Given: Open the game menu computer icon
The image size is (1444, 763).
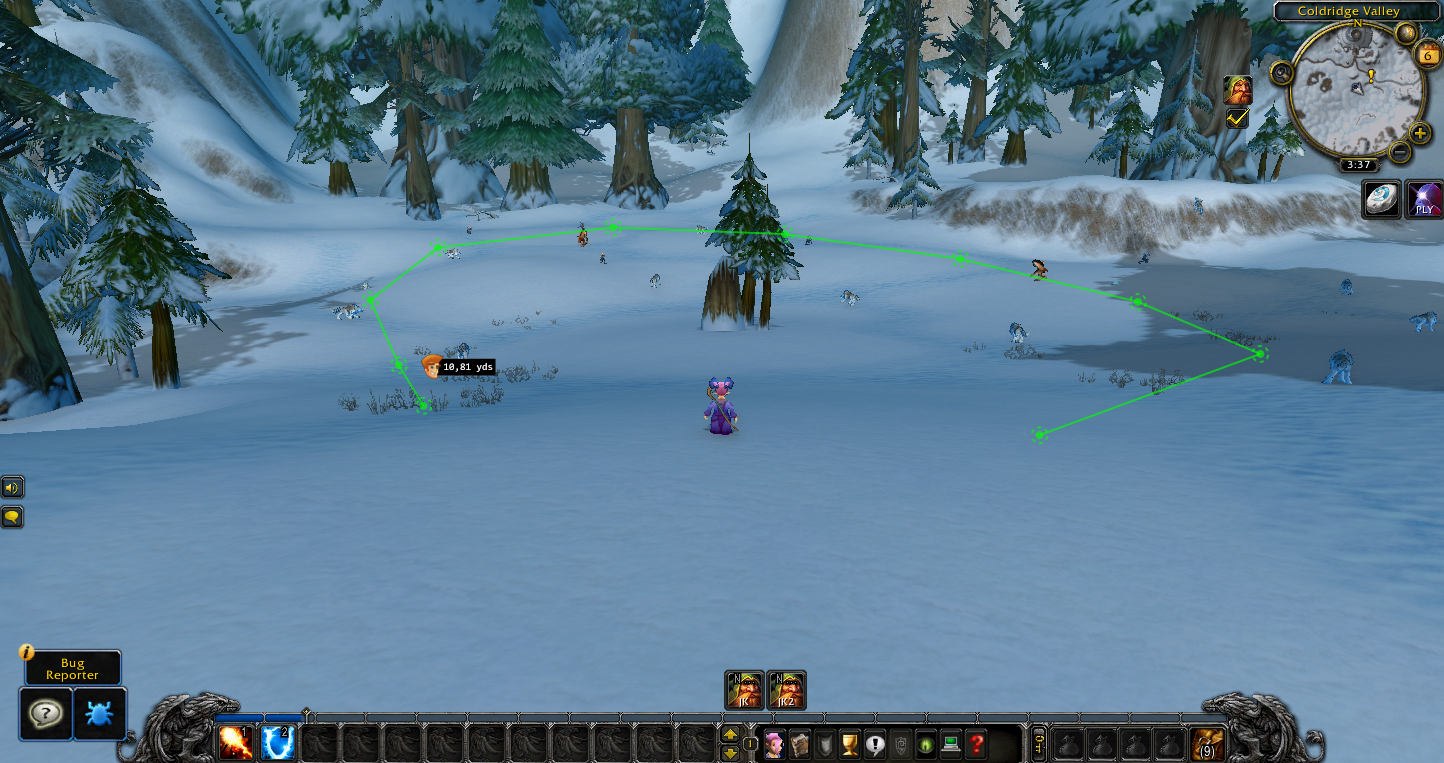Looking at the screenshot, I should tap(951, 744).
